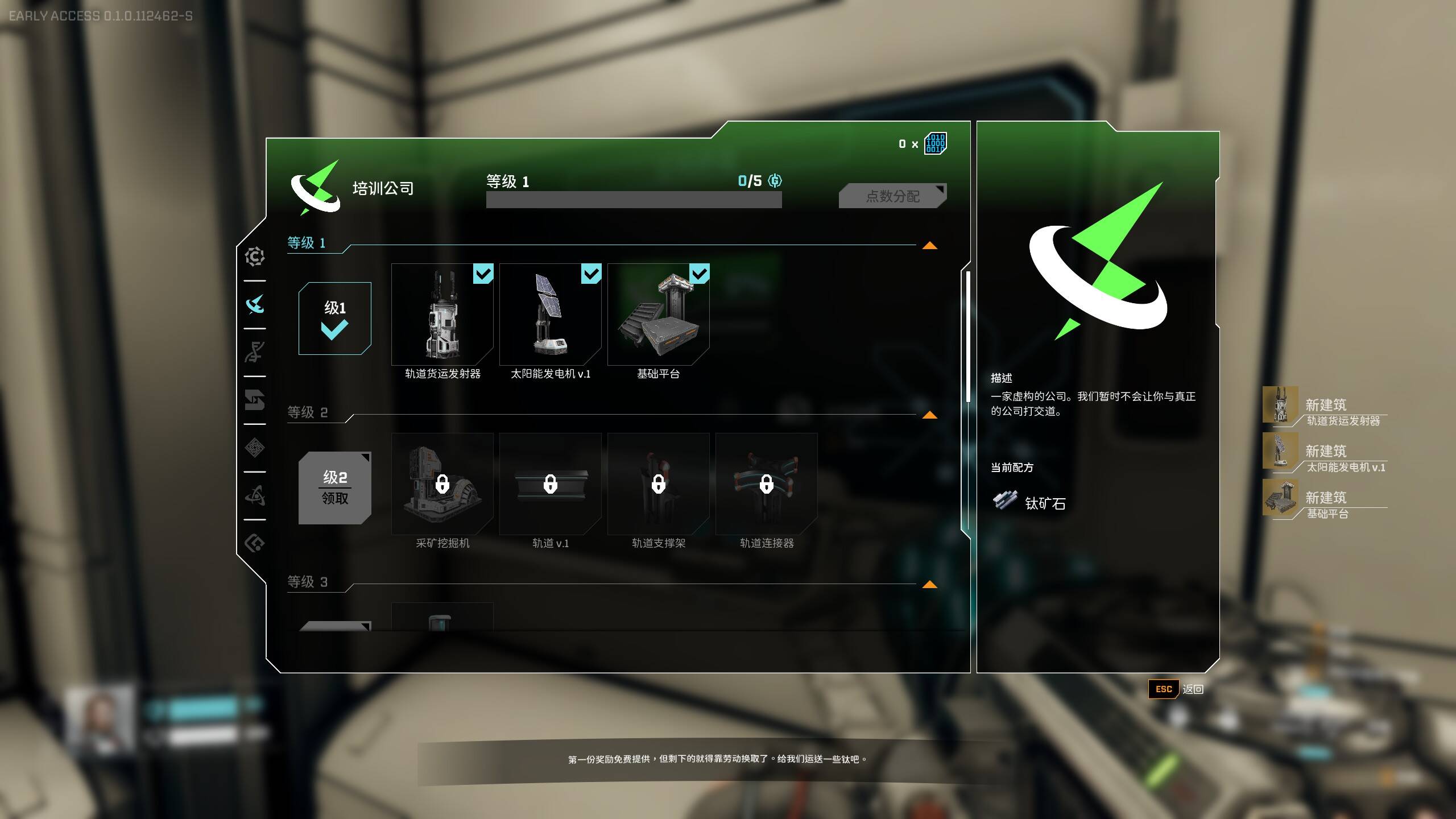Viewport: 1456px width, 819px height.
Task: Switch to the diamond pattern company tab
Action: 255,448
